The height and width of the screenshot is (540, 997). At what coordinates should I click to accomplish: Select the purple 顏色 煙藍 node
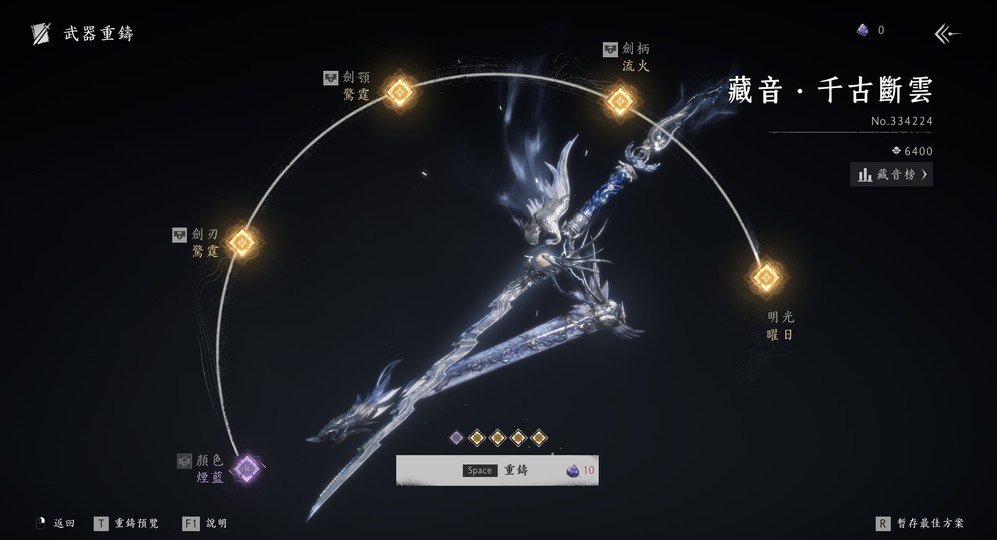tap(245, 467)
